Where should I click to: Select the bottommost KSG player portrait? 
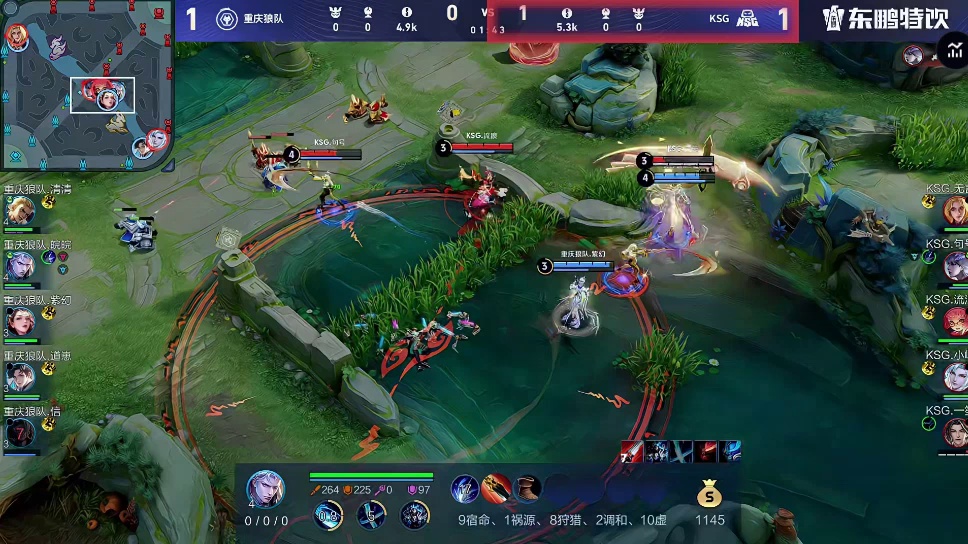click(954, 432)
